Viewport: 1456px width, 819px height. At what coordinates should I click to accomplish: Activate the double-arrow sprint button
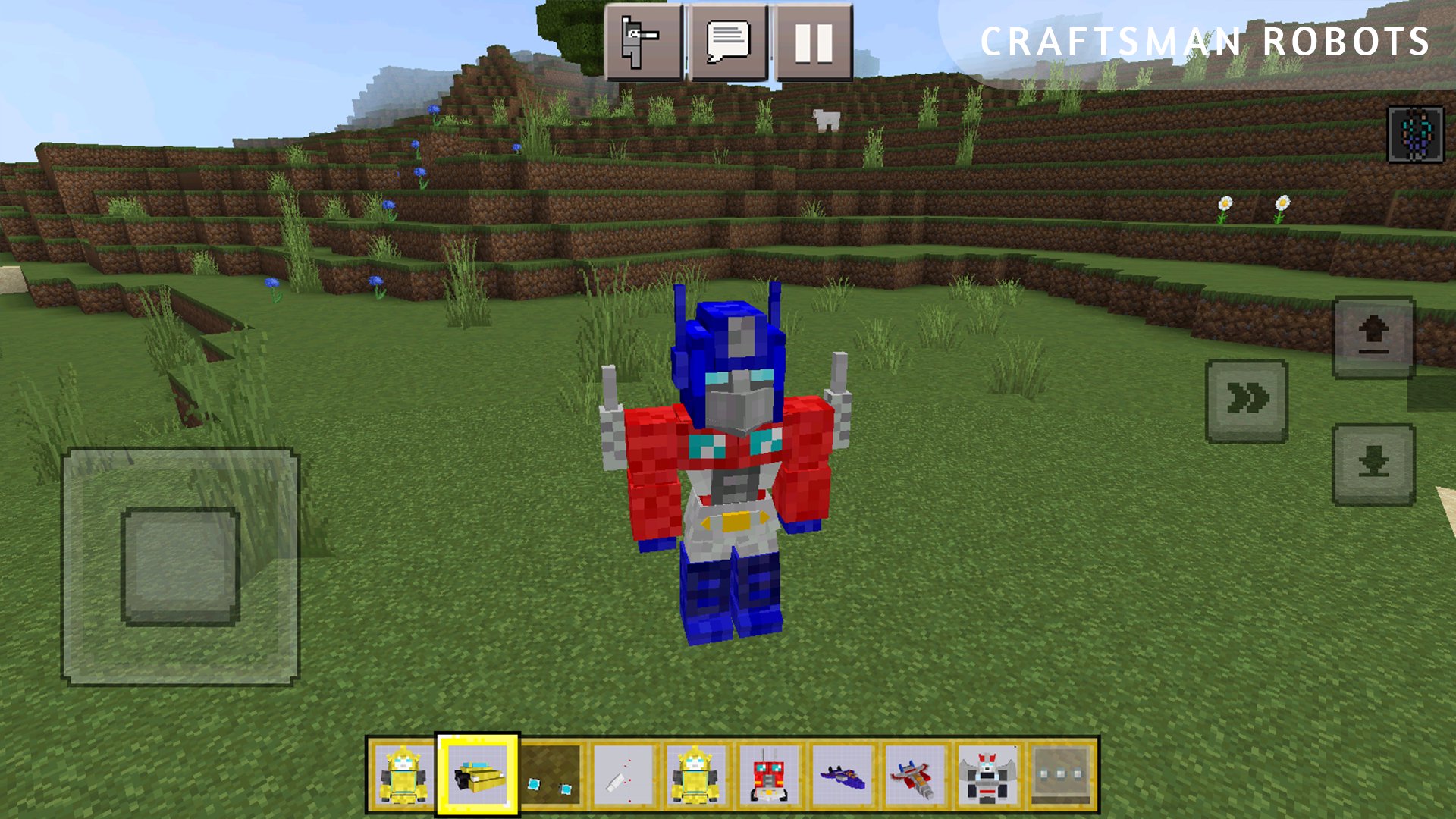1247,400
